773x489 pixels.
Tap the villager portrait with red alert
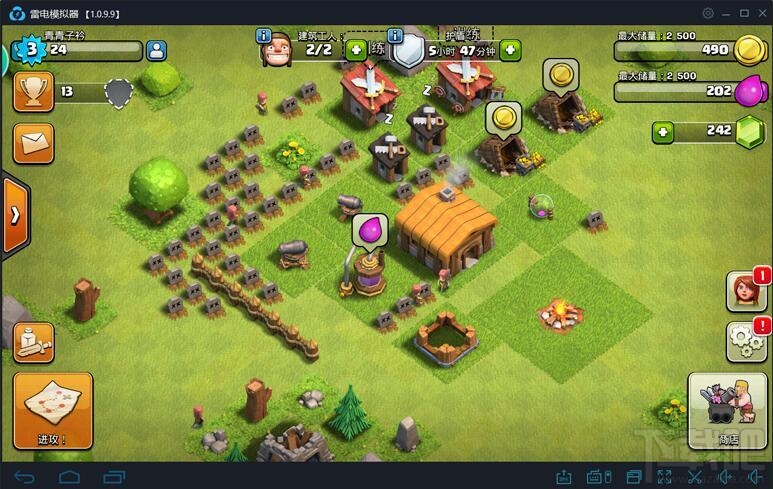[745, 291]
